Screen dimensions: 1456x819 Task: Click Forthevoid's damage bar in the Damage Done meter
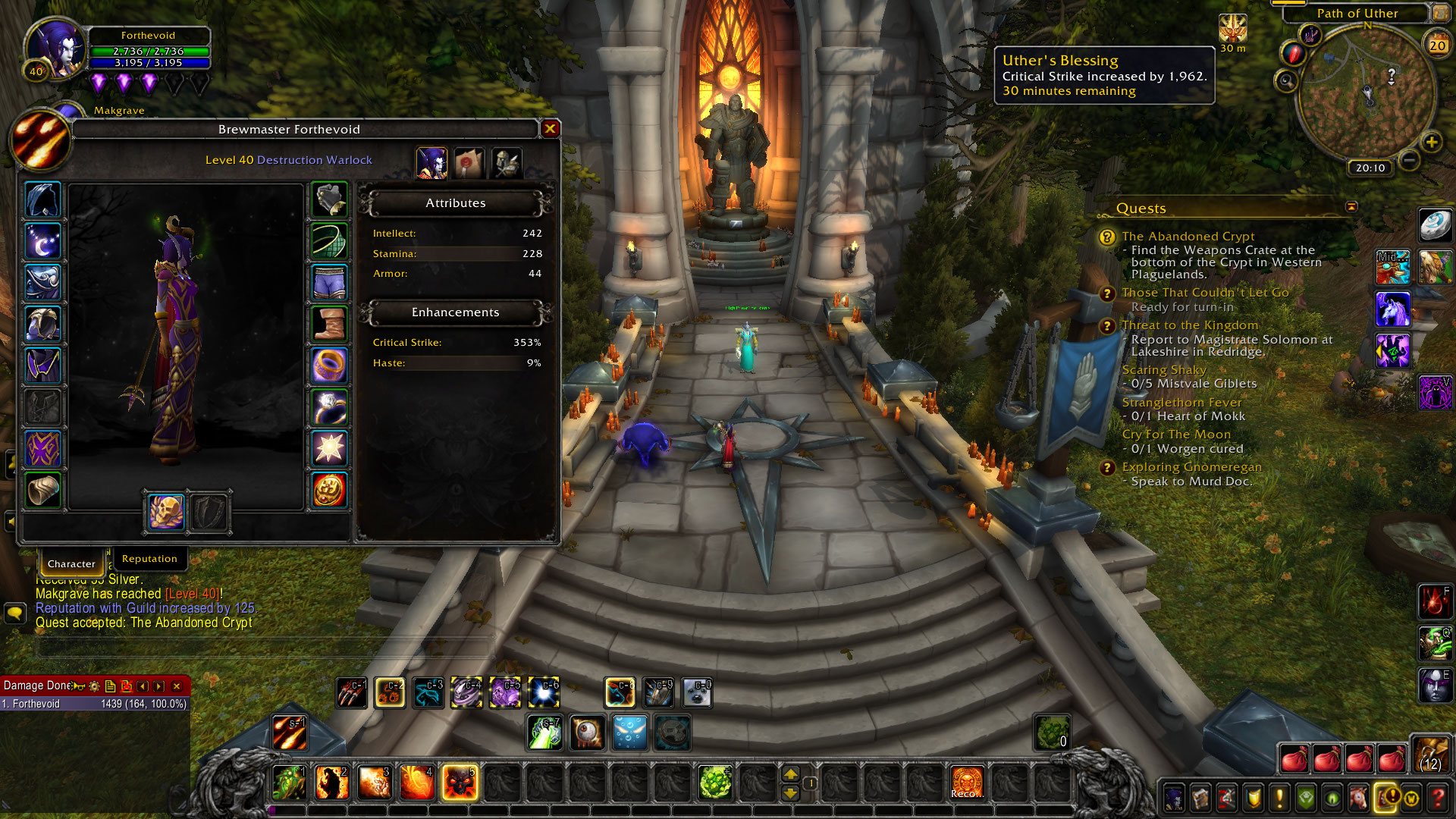point(91,704)
